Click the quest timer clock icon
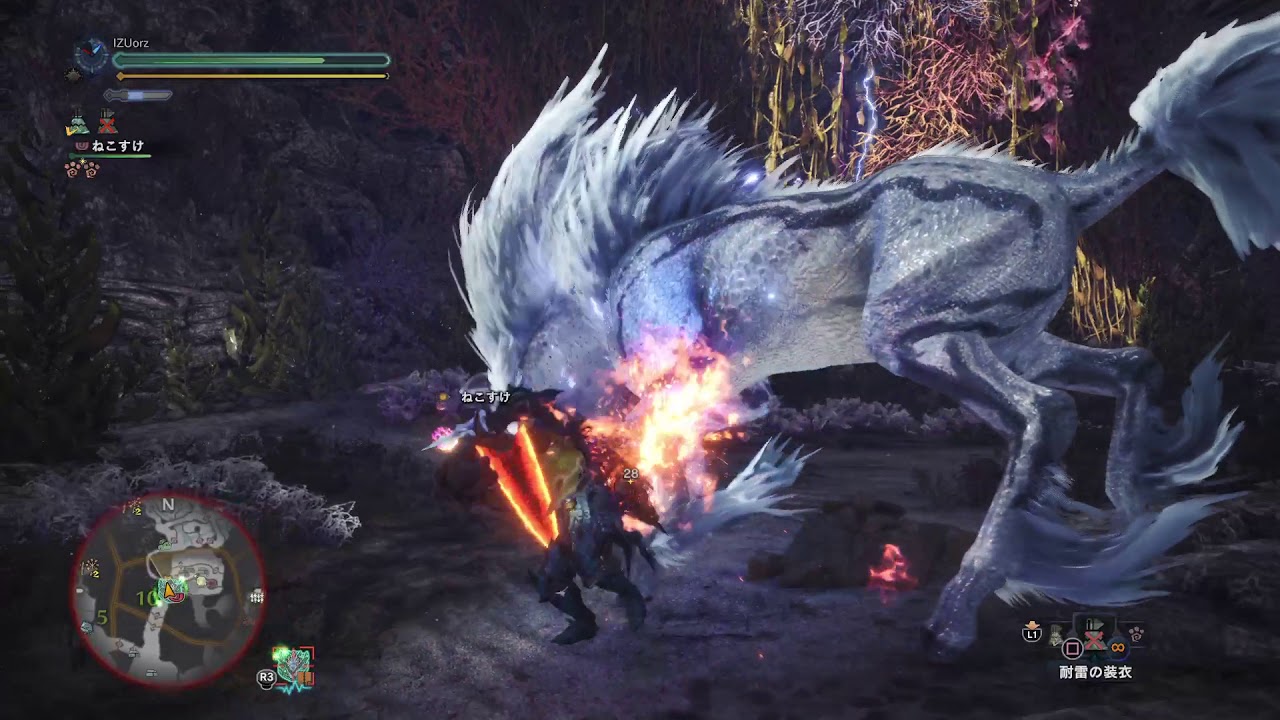 pos(92,54)
